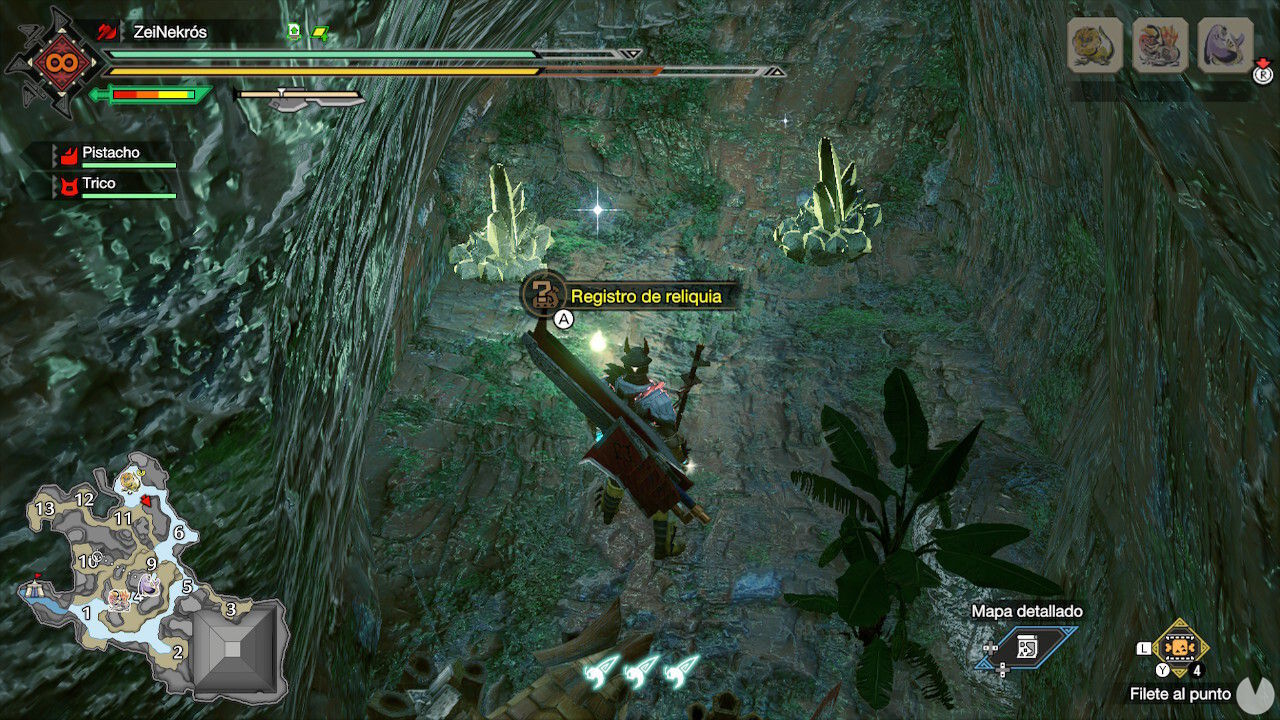The width and height of the screenshot is (1280, 720).
Task: Toggle the red flag marker on the minimap
Action: tap(36, 576)
